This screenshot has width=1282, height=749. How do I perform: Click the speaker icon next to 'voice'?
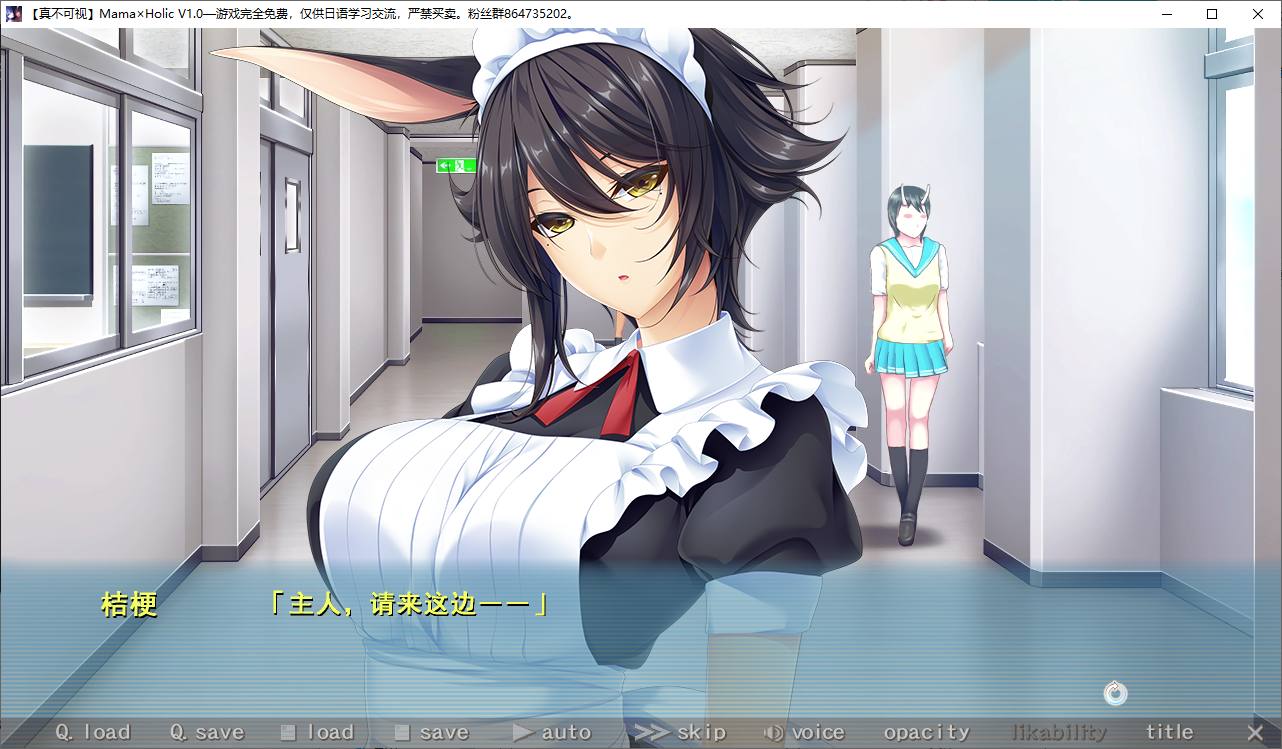coord(772,732)
